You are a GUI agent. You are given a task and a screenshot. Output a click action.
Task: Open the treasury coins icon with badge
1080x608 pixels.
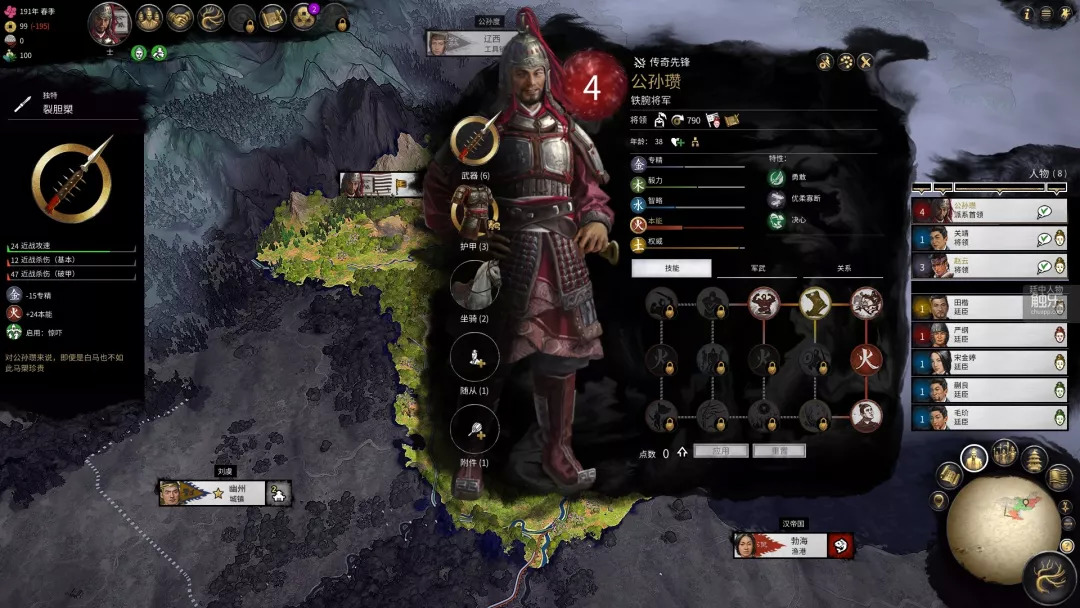click(304, 17)
